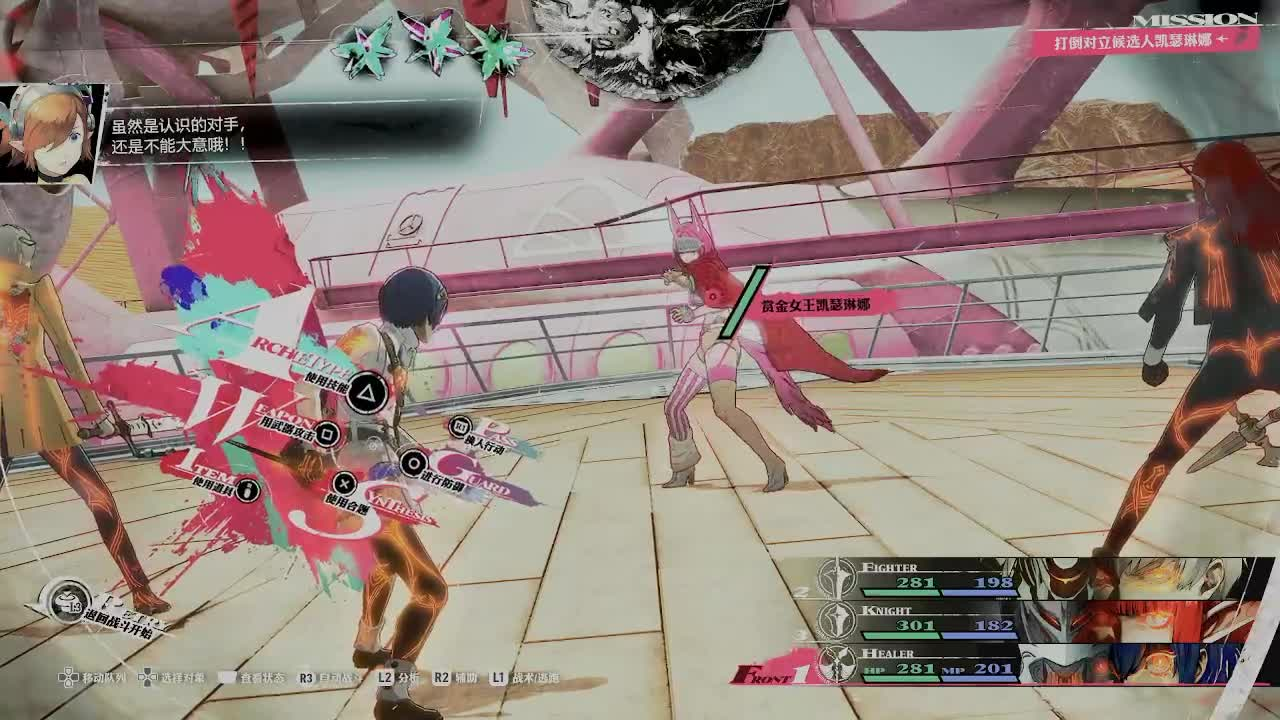
Task: Choose the Pass command
Action: click(x=461, y=428)
